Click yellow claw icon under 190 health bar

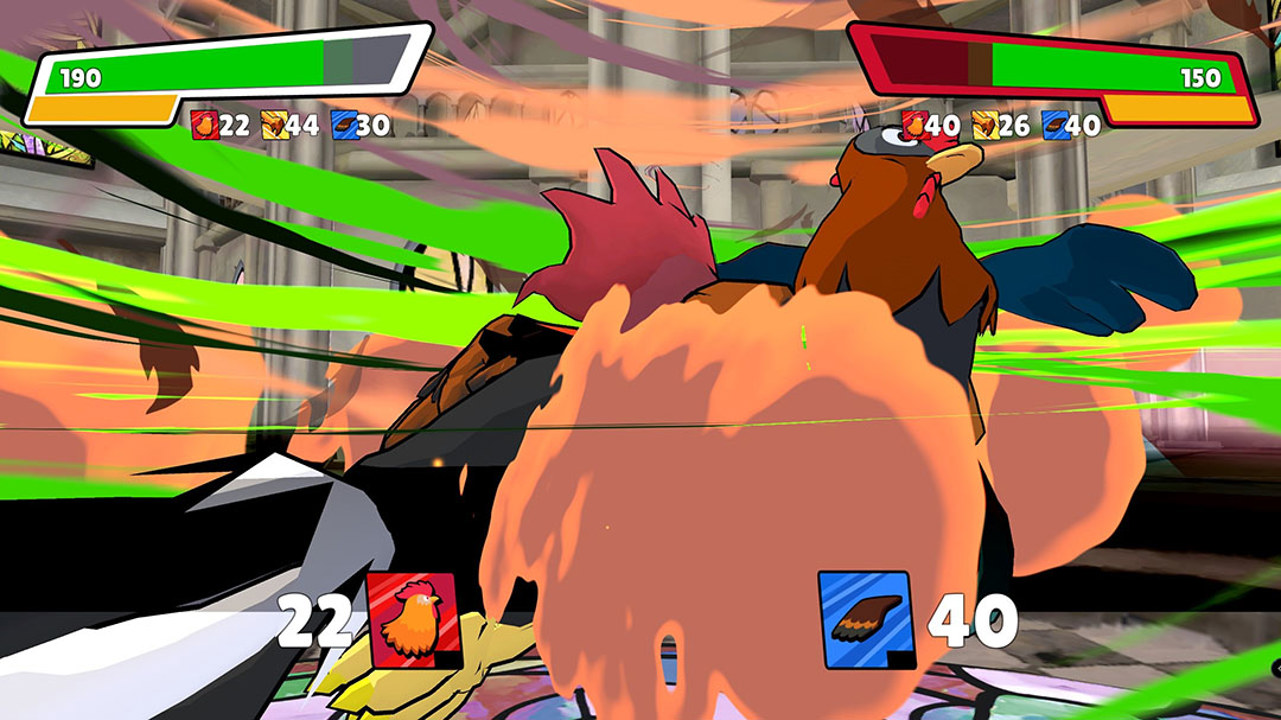point(274,125)
